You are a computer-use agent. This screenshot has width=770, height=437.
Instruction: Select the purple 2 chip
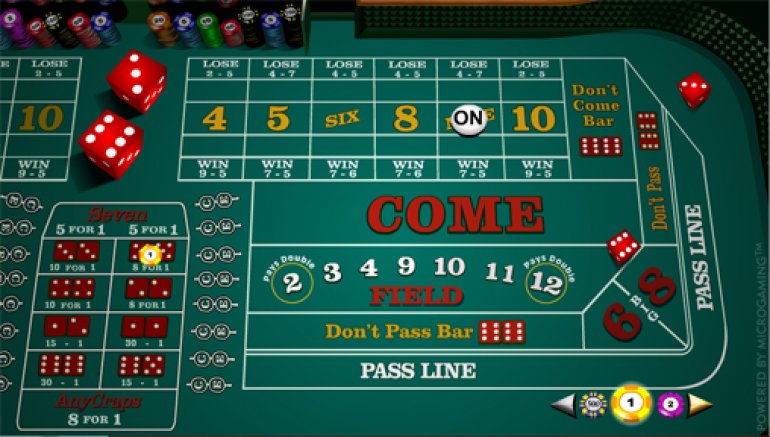670,404
